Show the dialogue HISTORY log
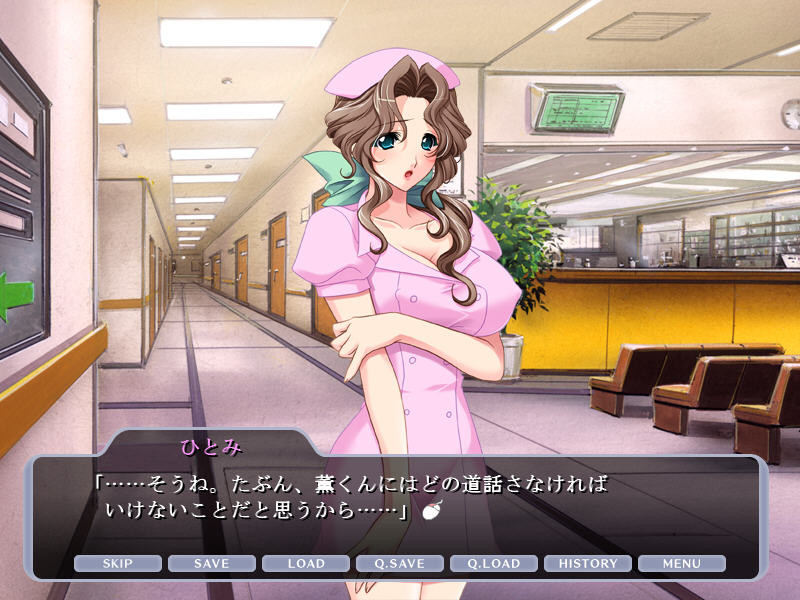This screenshot has height=600, width=800. [588, 563]
